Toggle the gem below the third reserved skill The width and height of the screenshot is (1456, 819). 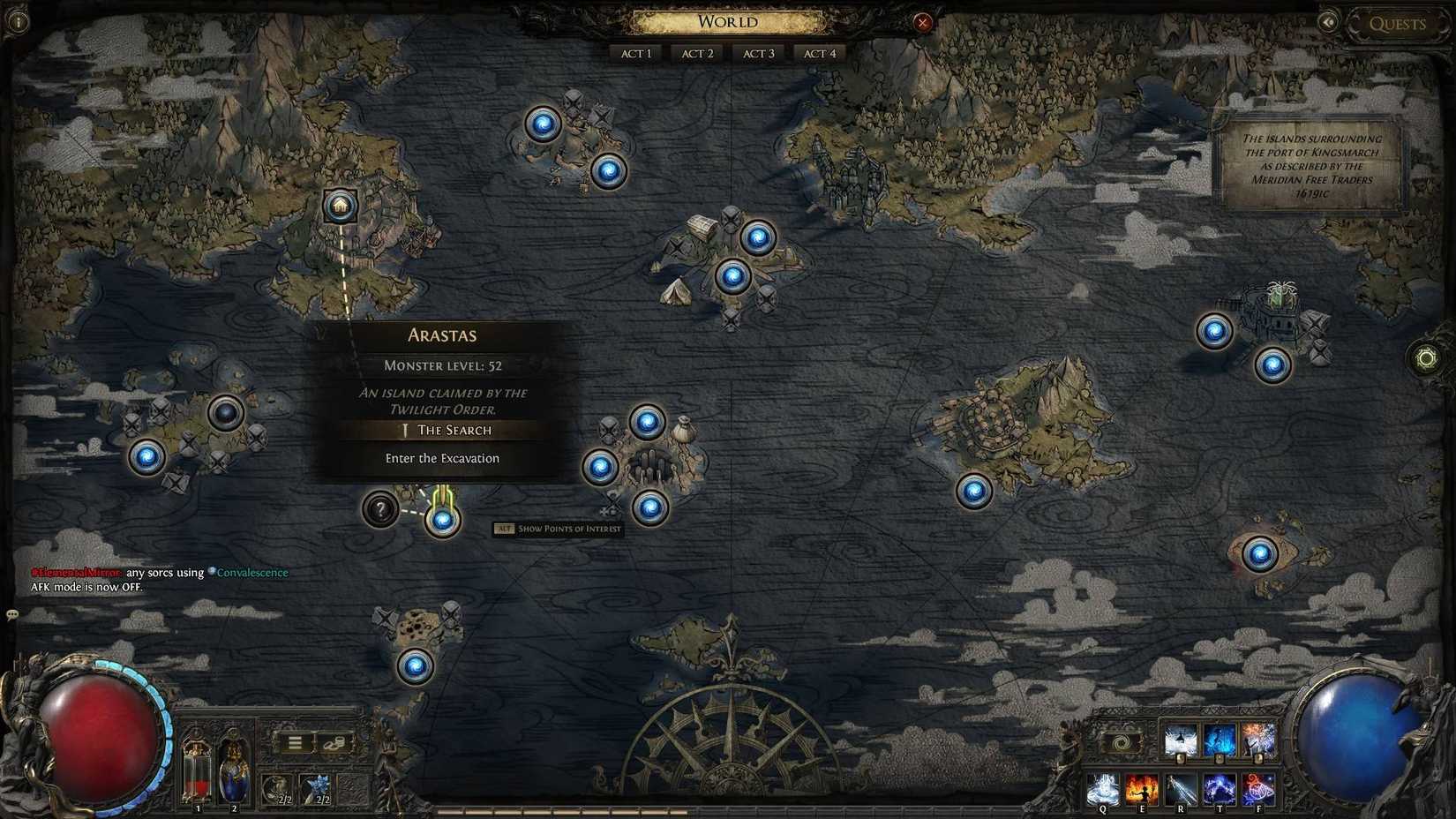pos(1258,757)
